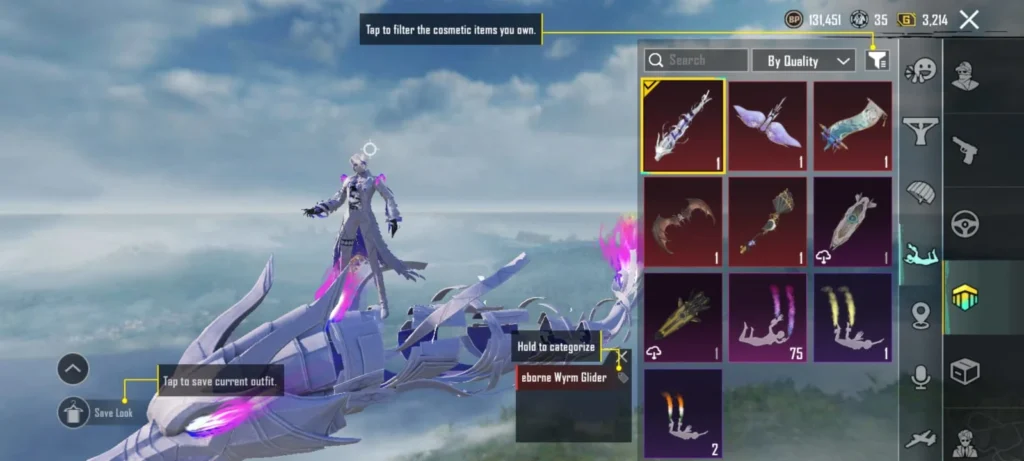Switch to the vehicle steering wheel tab

[966, 223]
